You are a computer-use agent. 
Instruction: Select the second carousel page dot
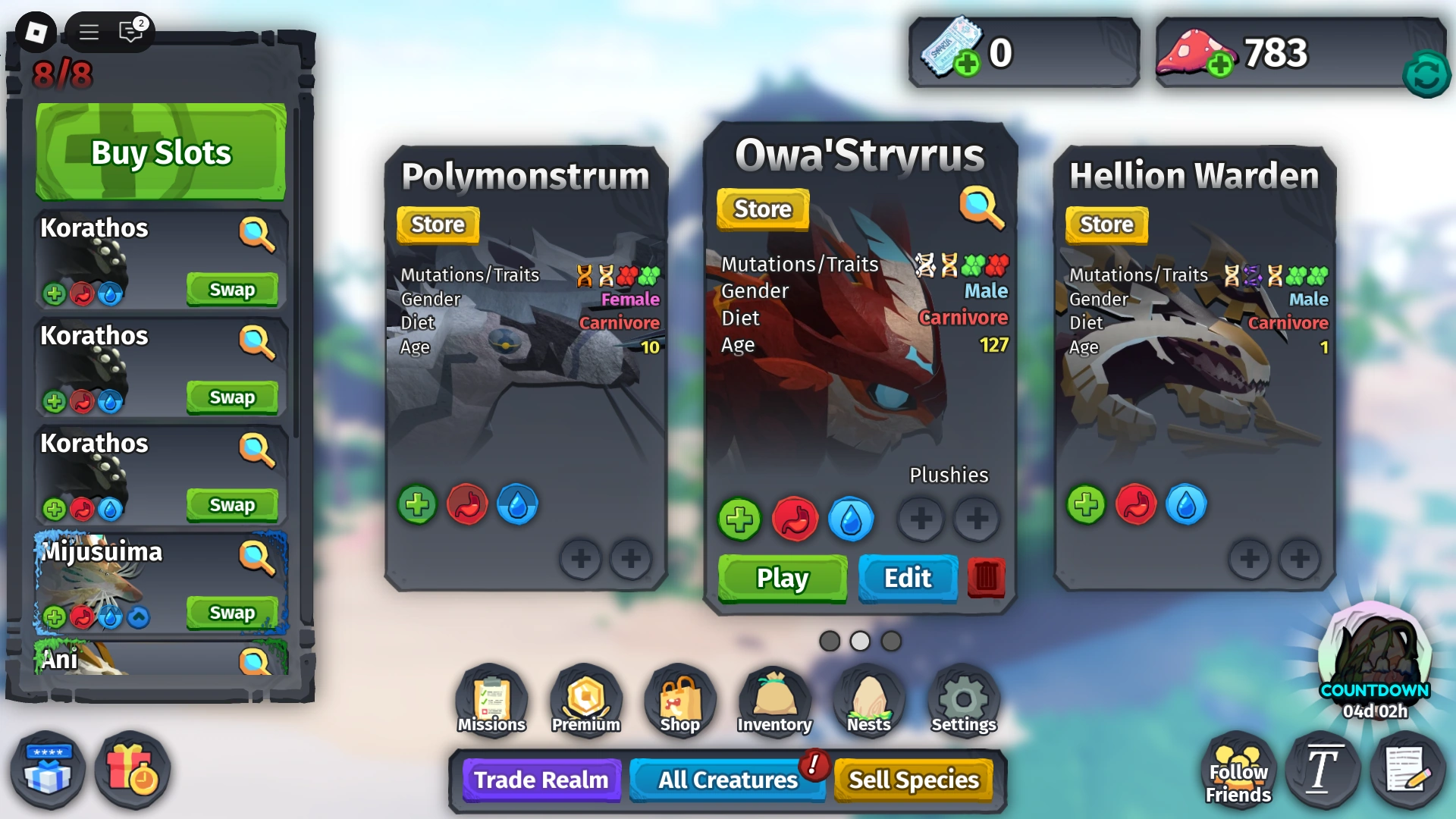[859, 641]
